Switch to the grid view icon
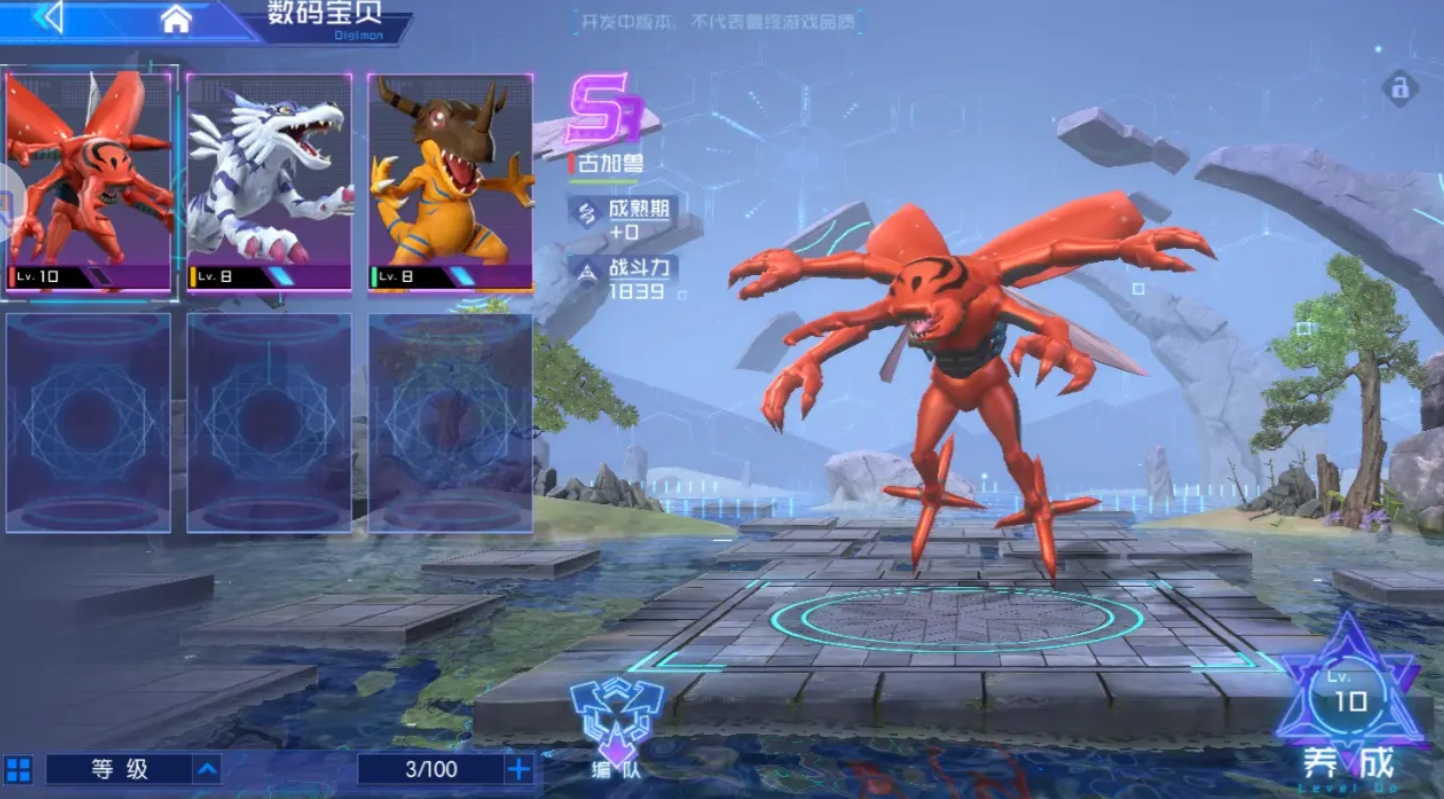Screen dimensions: 1444x799 click(x=19, y=769)
